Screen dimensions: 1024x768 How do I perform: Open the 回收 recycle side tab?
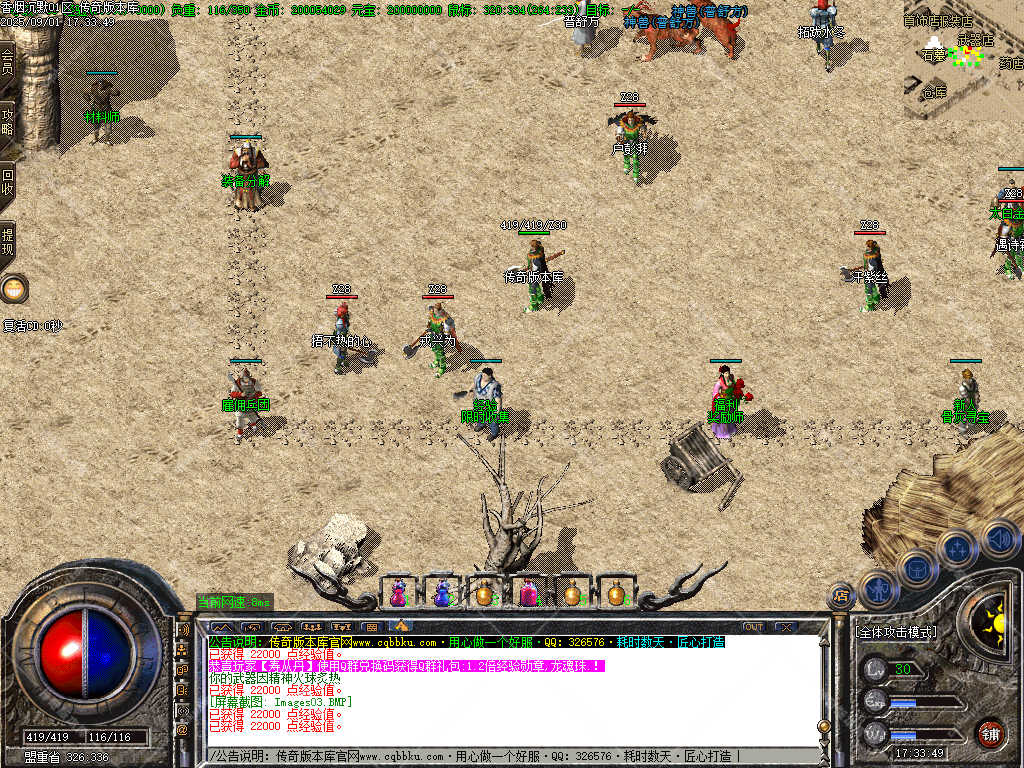point(7,180)
